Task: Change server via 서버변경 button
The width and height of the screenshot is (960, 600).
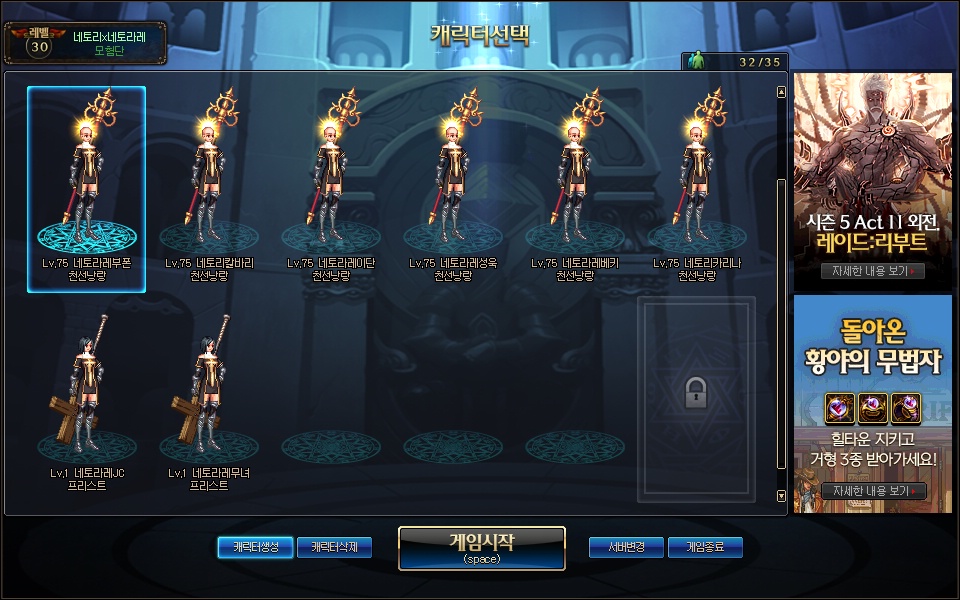Action: click(624, 547)
